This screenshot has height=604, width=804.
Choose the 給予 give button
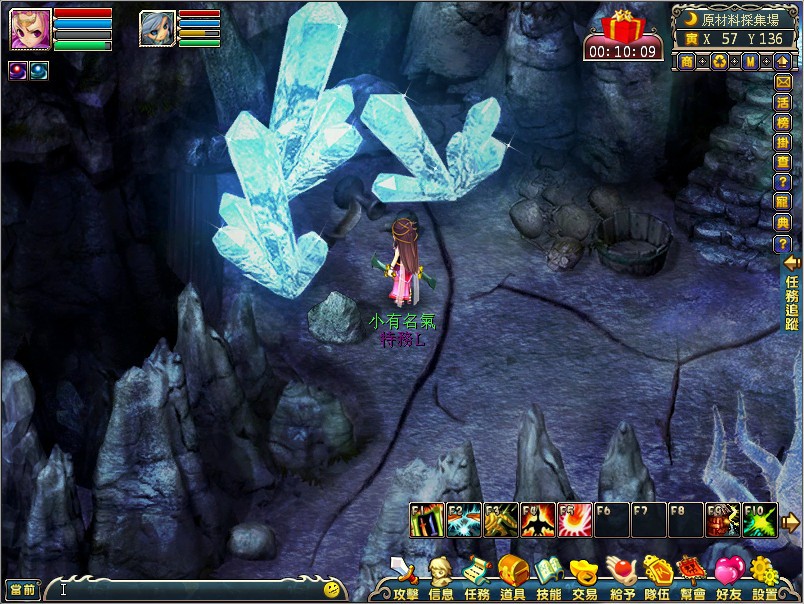click(621, 575)
